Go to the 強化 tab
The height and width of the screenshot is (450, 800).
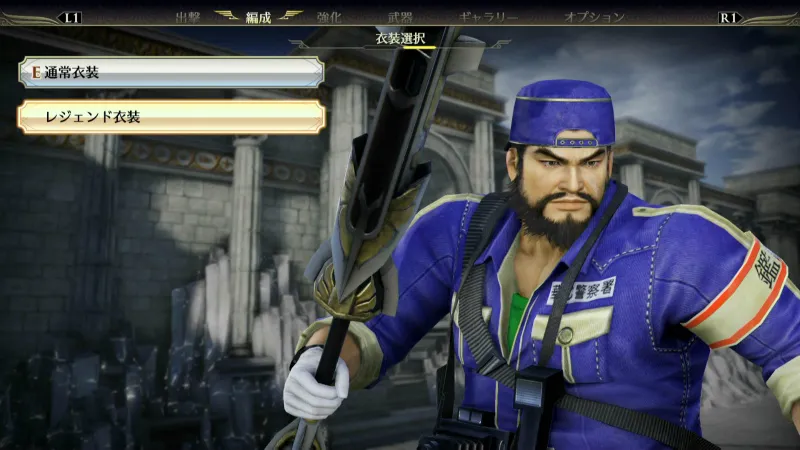point(330,17)
